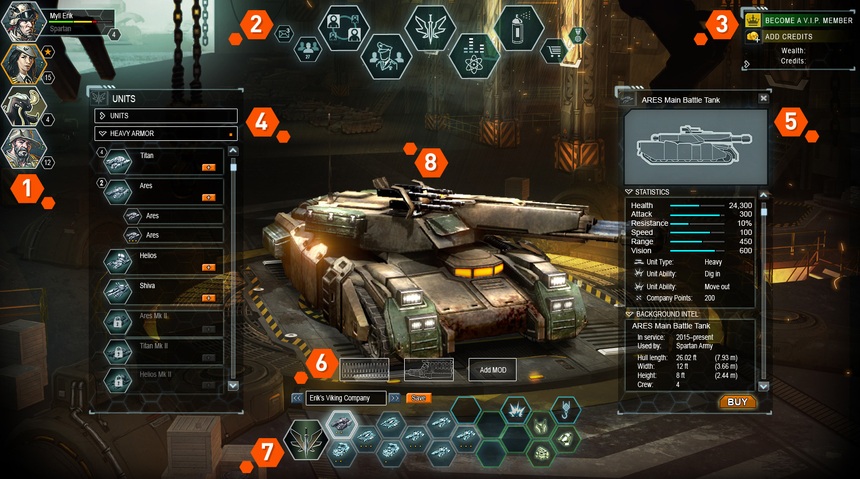Open the officer commander hexagon
Viewport: 860px width, 479px height.
coord(385,56)
